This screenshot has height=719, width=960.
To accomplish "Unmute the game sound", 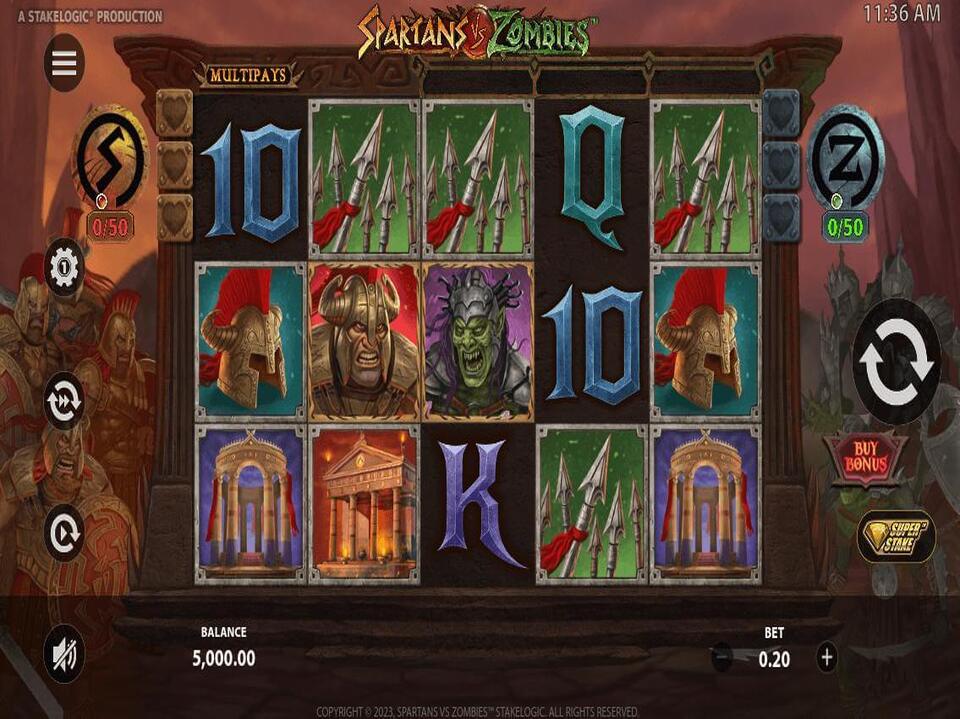I will 64,653.
